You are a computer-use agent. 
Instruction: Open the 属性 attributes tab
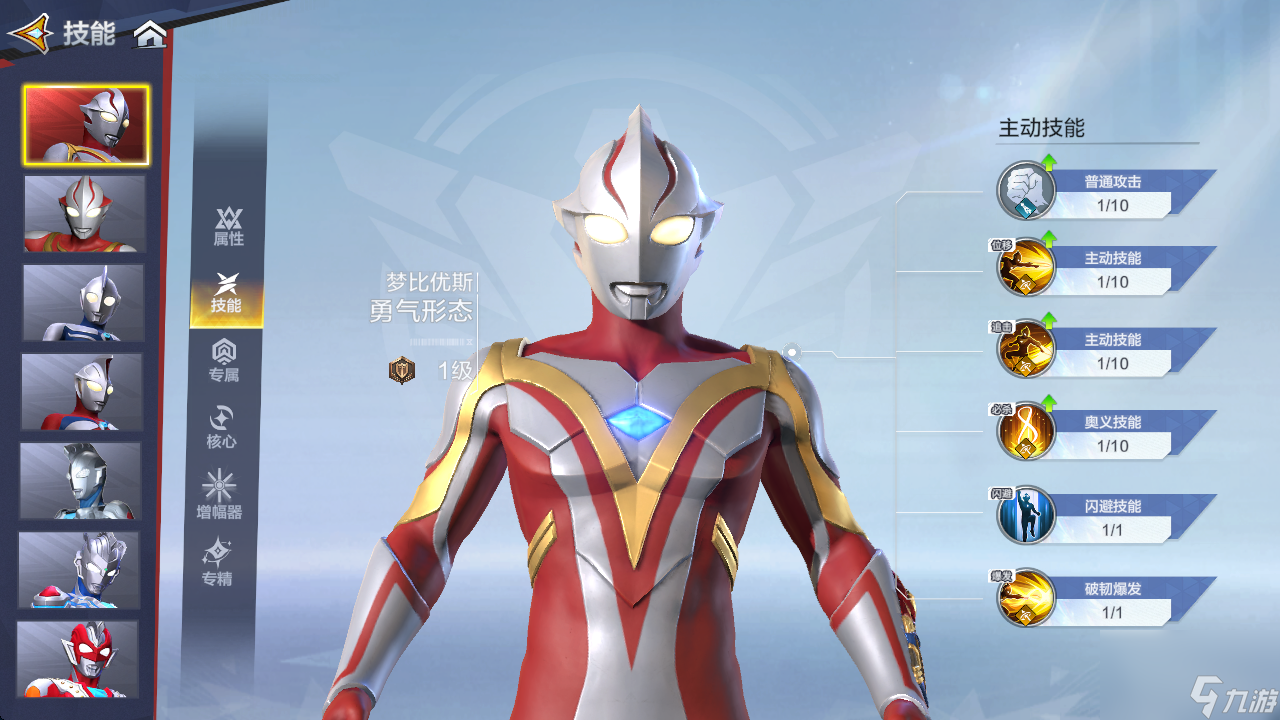[x=228, y=227]
